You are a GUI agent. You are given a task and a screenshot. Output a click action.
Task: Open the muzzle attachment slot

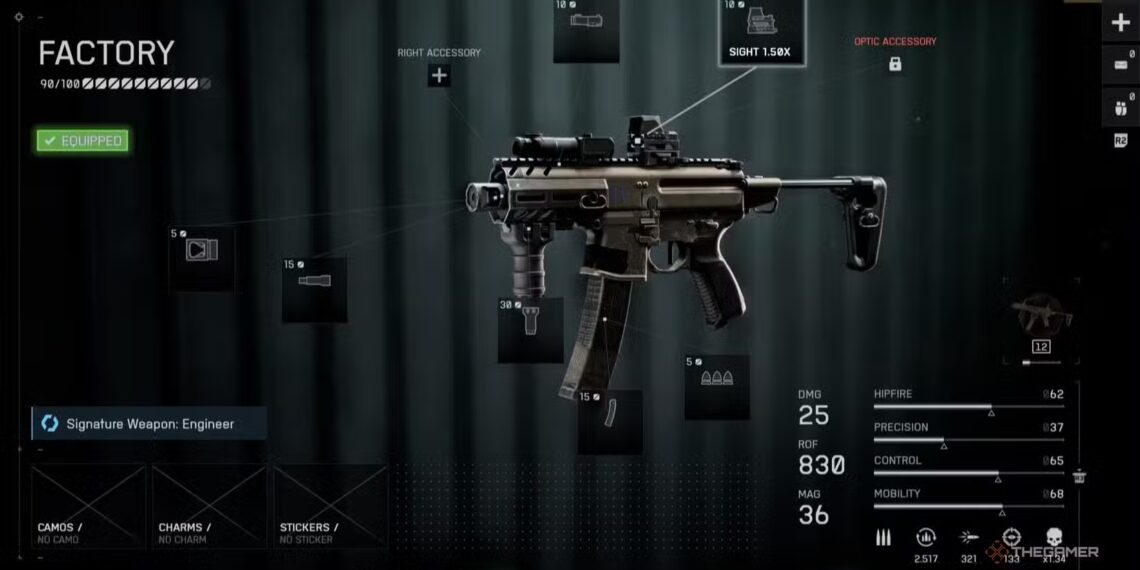tap(202, 258)
